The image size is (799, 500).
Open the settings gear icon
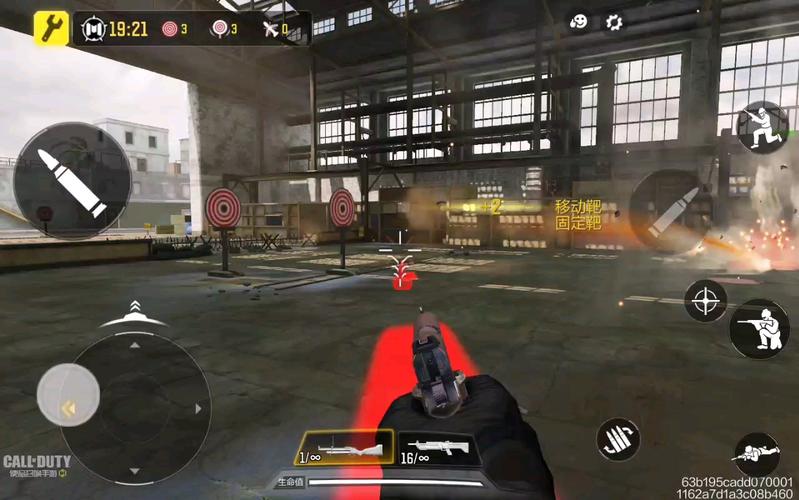pyautogui.click(x=614, y=22)
